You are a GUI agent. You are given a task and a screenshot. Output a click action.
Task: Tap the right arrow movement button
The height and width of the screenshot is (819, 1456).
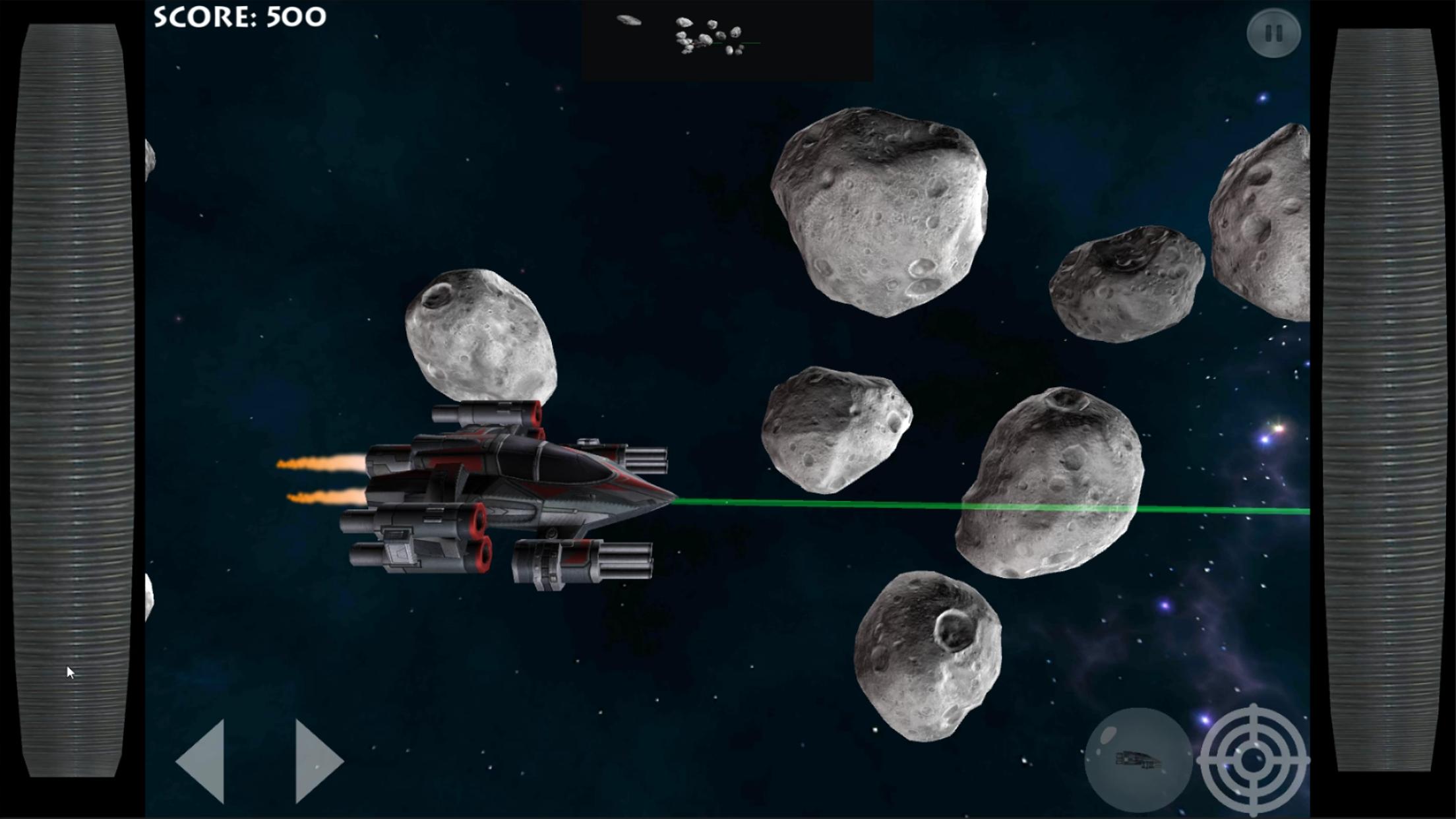[317, 761]
